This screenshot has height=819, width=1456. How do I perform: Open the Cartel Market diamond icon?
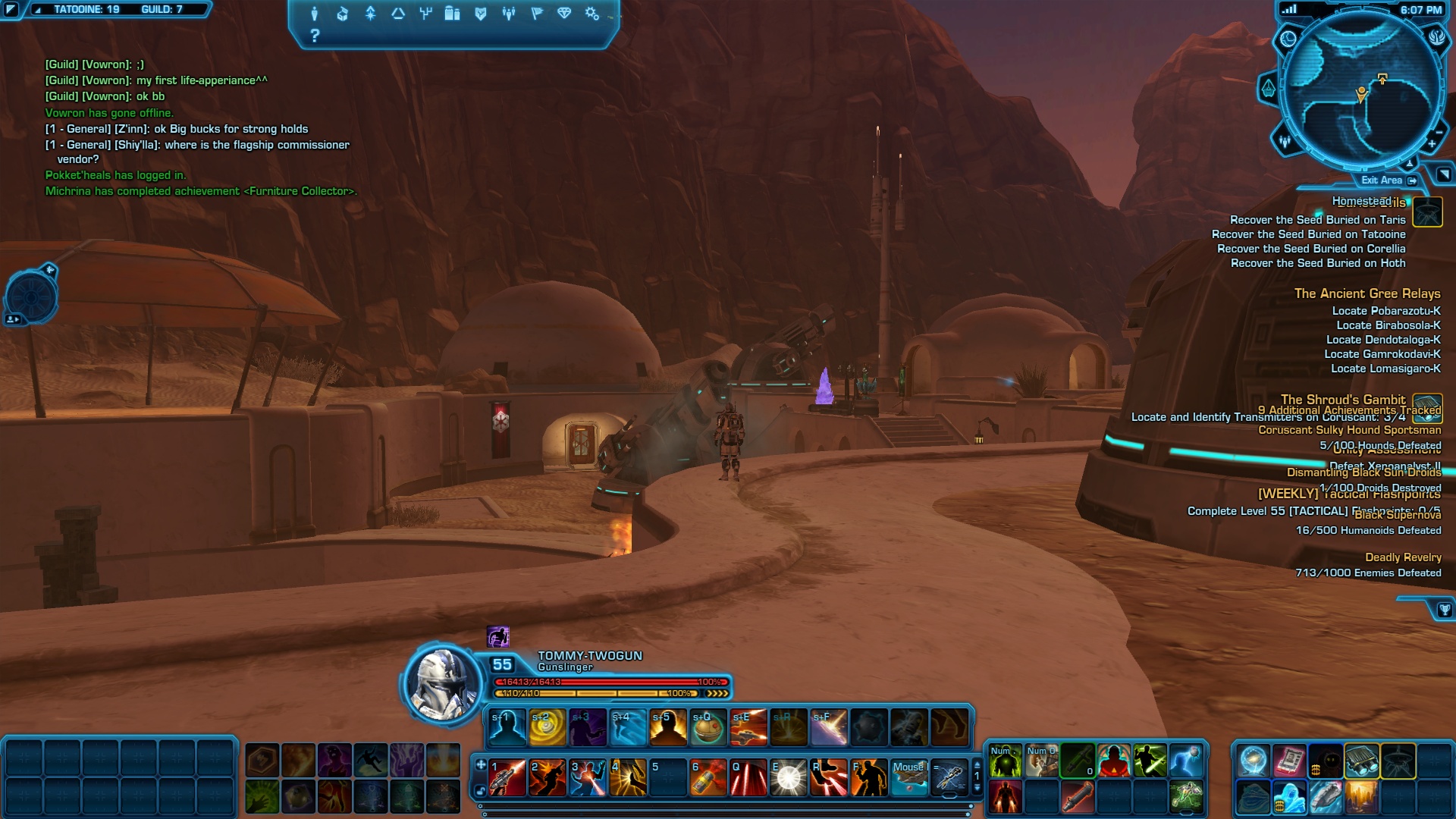[x=564, y=14]
